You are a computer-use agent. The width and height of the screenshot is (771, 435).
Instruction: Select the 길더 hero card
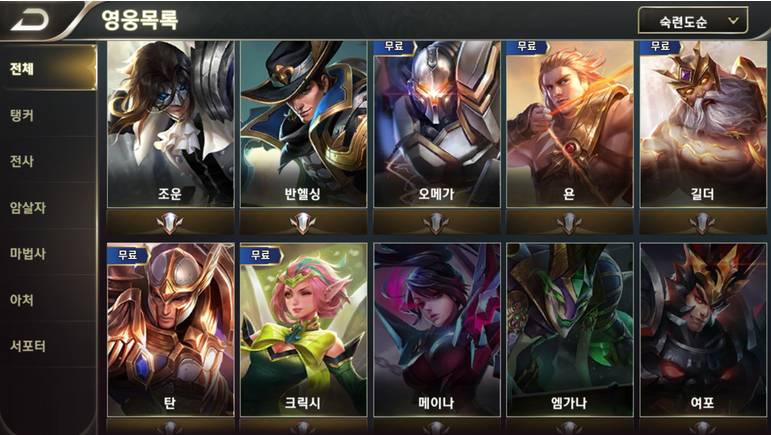[703, 124]
